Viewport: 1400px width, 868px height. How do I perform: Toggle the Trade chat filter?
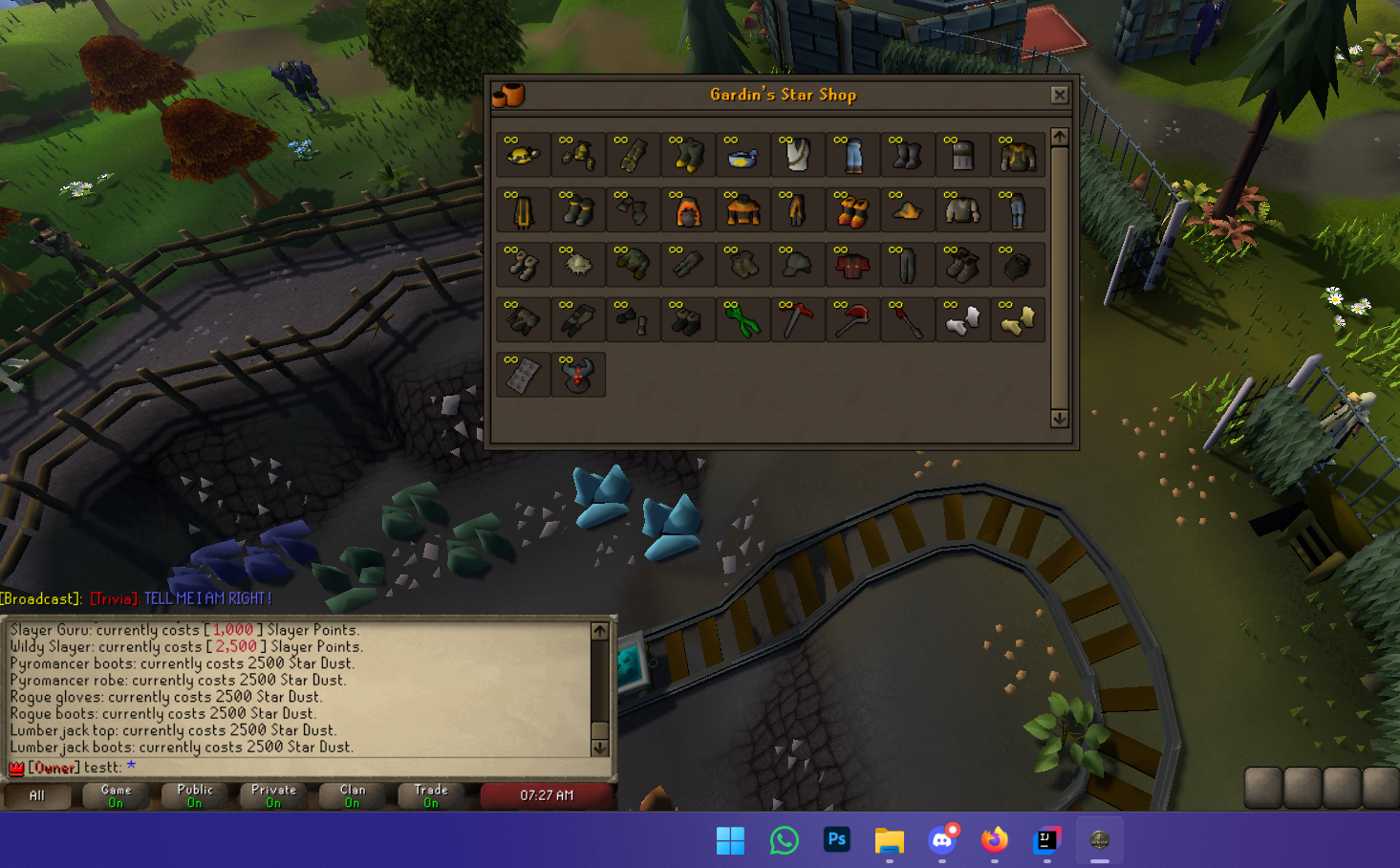pyautogui.click(x=431, y=795)
